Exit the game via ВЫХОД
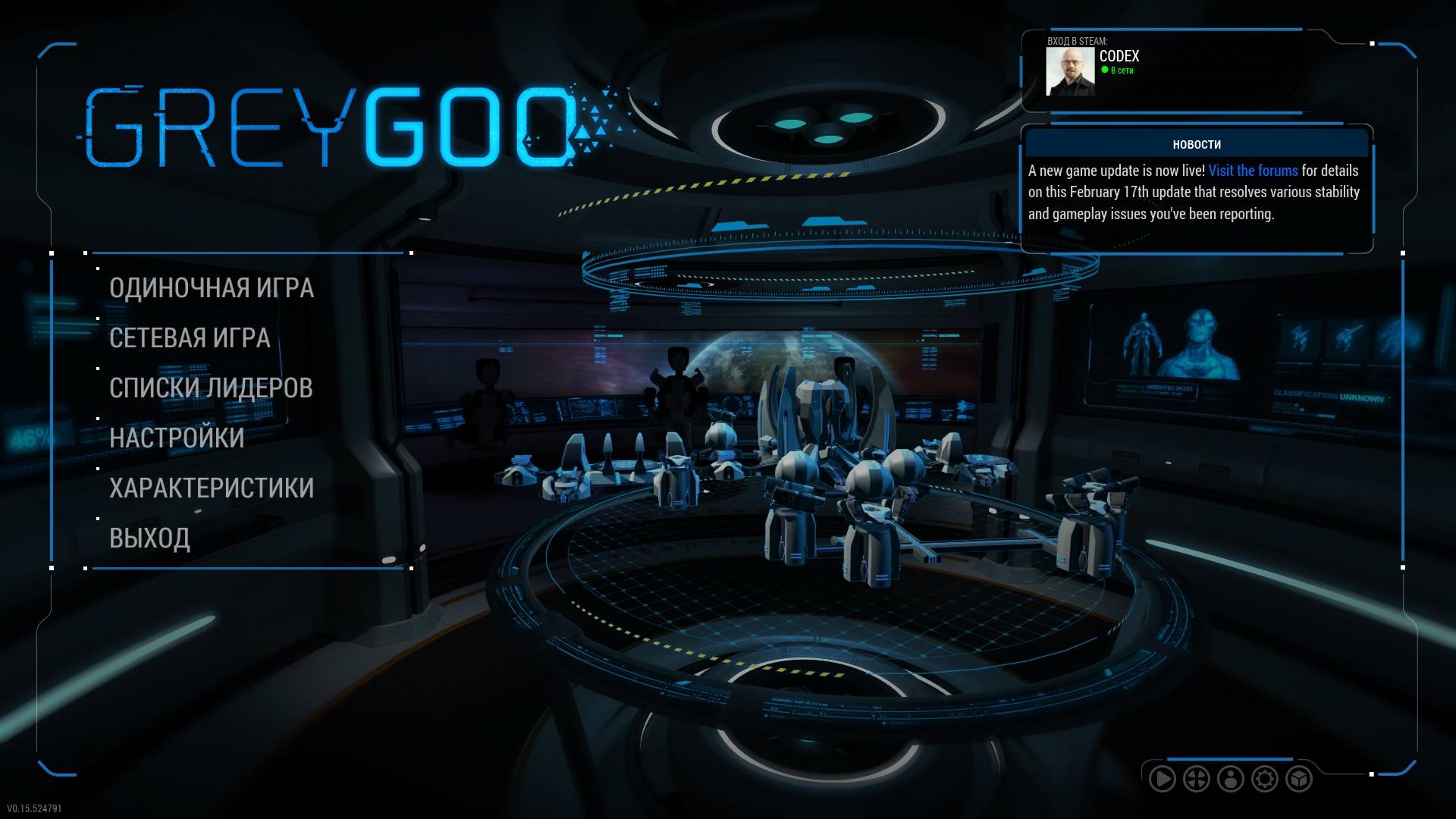 tap(149, 538)
